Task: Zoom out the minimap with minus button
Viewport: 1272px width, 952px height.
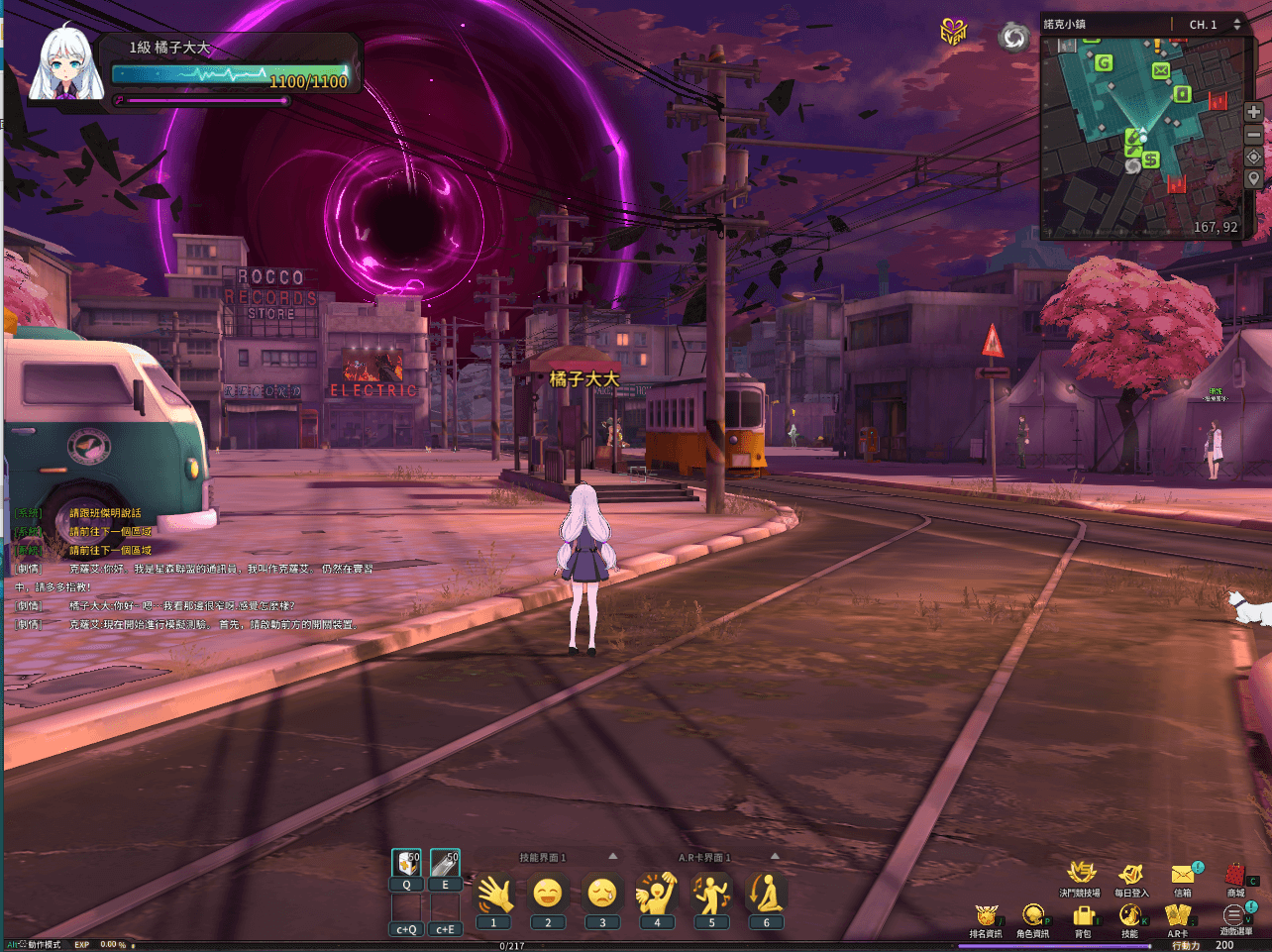Action: coord(1253,135)
